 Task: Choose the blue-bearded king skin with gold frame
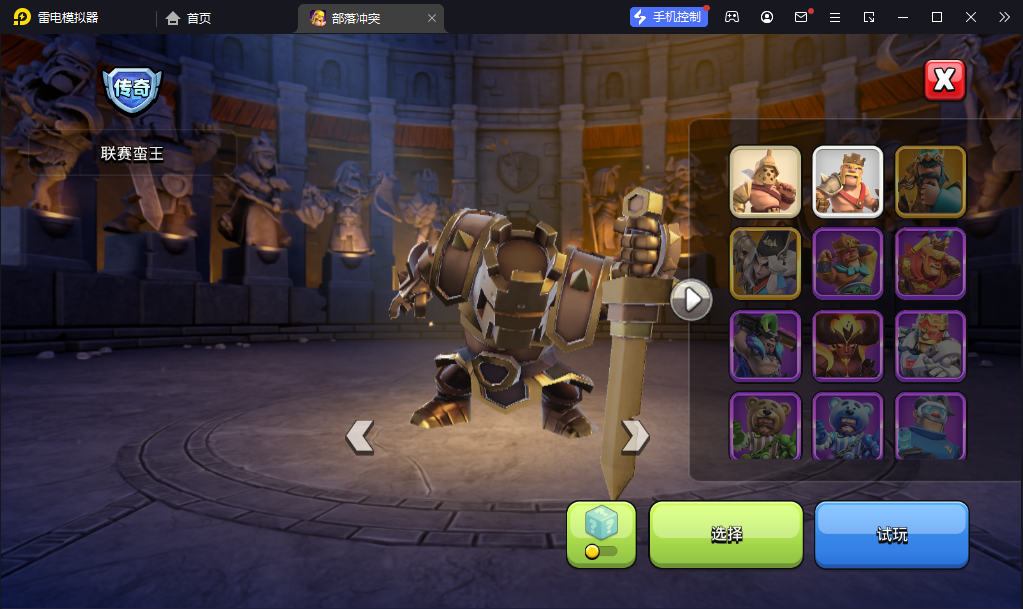point(930,181)
